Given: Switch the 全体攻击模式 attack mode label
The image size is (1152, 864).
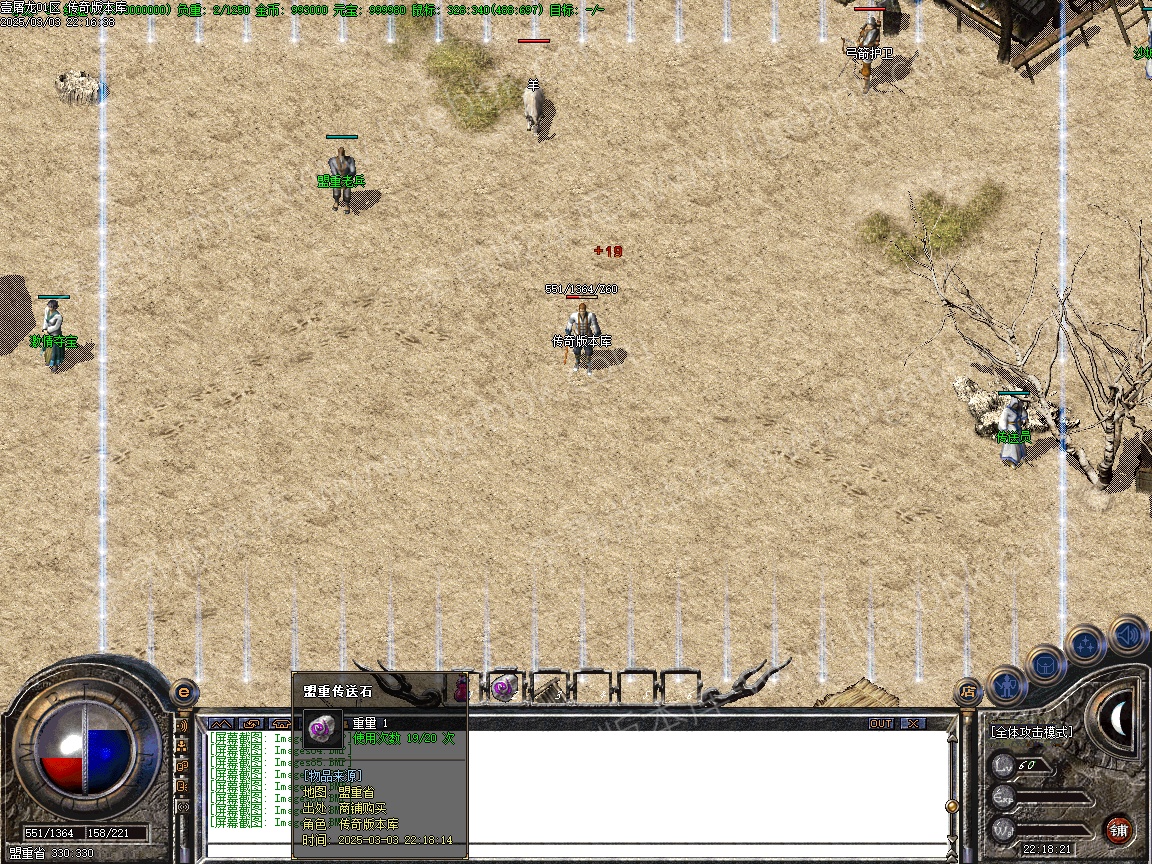Looking at the screenshot, I should (x=1031, y=732).
